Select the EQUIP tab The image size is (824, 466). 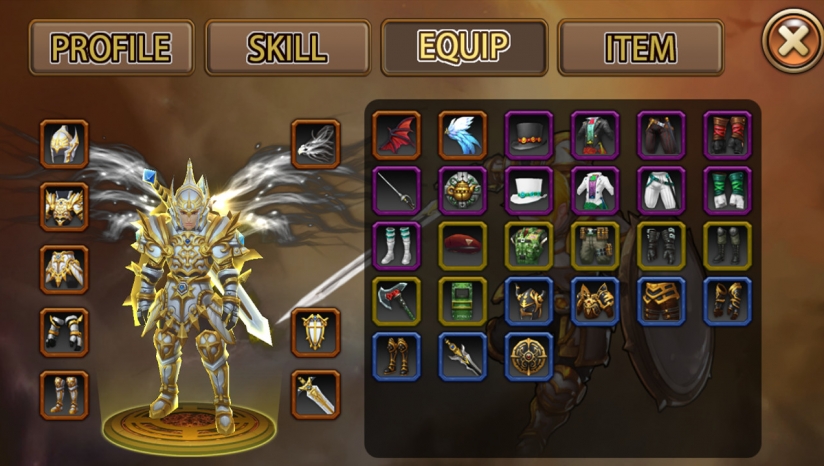(463, 47)
